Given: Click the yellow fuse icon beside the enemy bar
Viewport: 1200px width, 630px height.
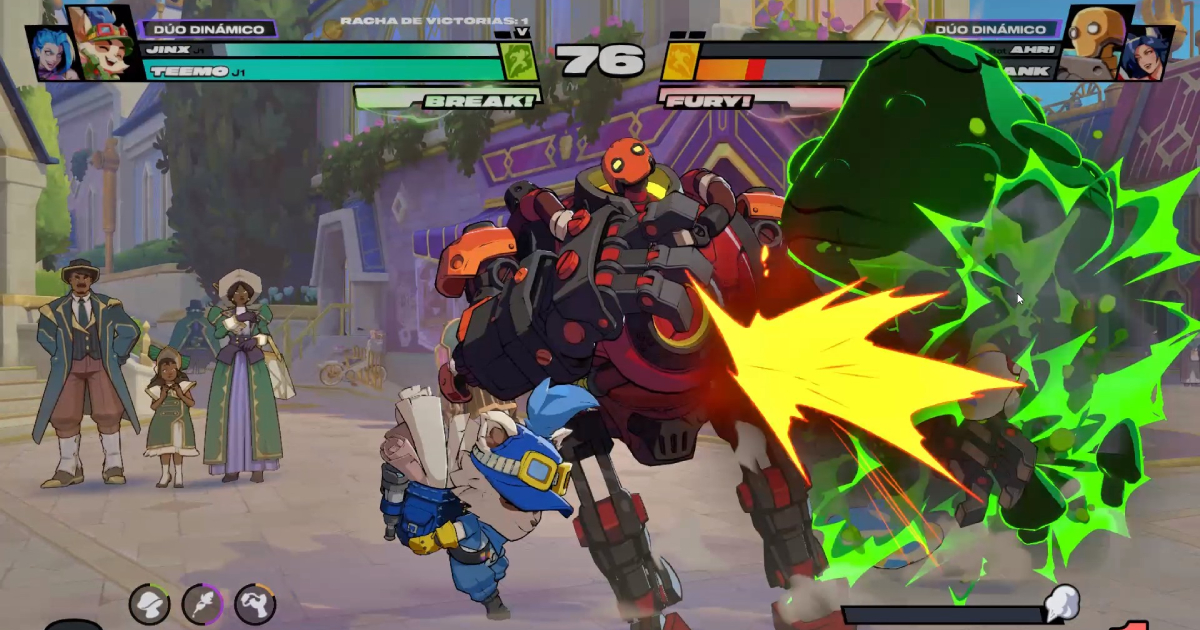Looking at the screenshot, I should click(x=678, y=61).
